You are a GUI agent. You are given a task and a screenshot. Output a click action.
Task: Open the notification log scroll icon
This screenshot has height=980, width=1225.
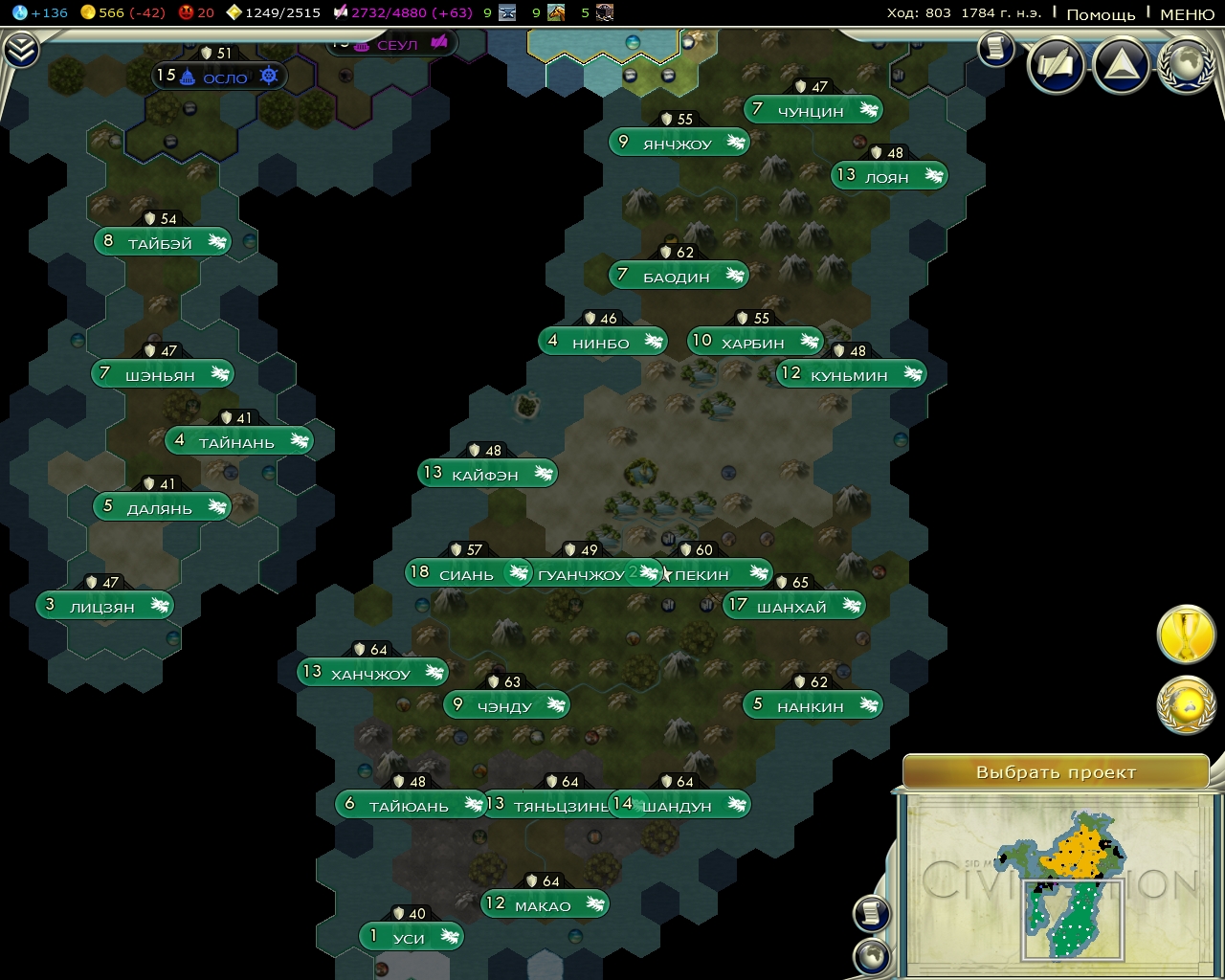(996, 50)
